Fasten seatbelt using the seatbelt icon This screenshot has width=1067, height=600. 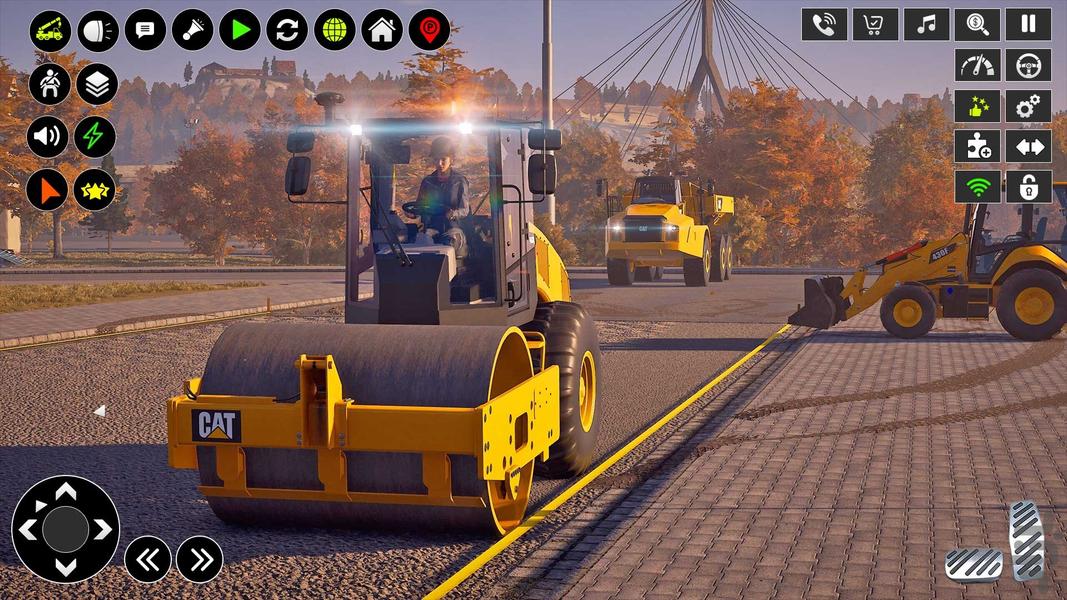48,84
